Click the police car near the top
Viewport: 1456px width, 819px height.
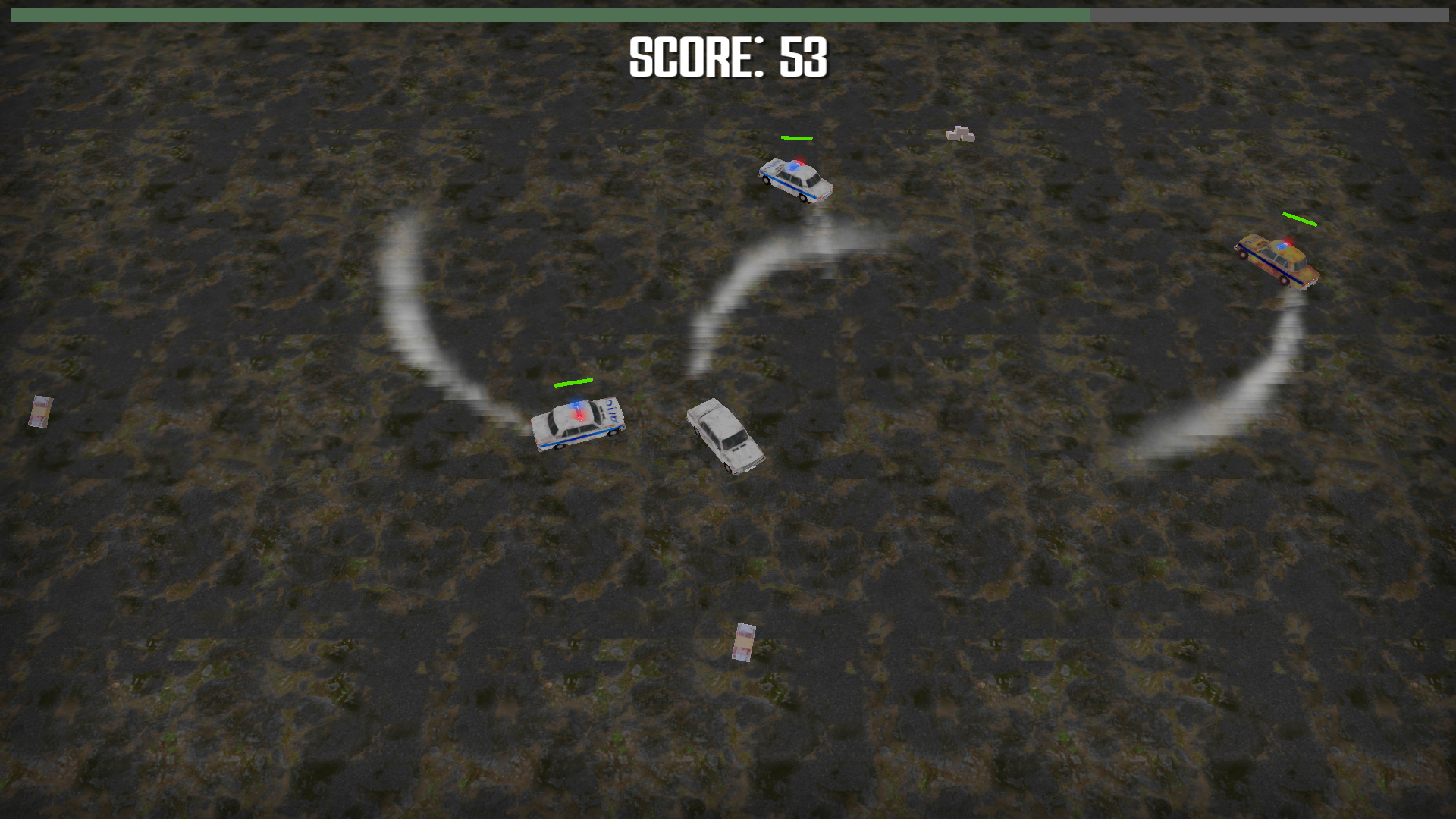(x=795, y=180)
